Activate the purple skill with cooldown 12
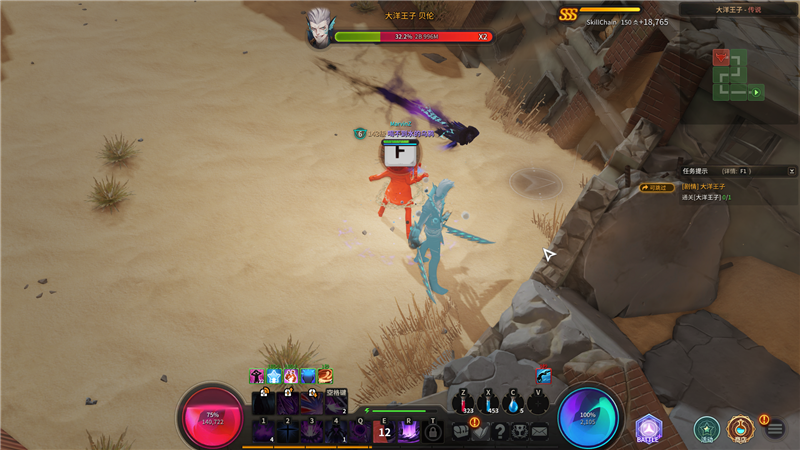Screen dimensions: 800x450 click(385, 431)
